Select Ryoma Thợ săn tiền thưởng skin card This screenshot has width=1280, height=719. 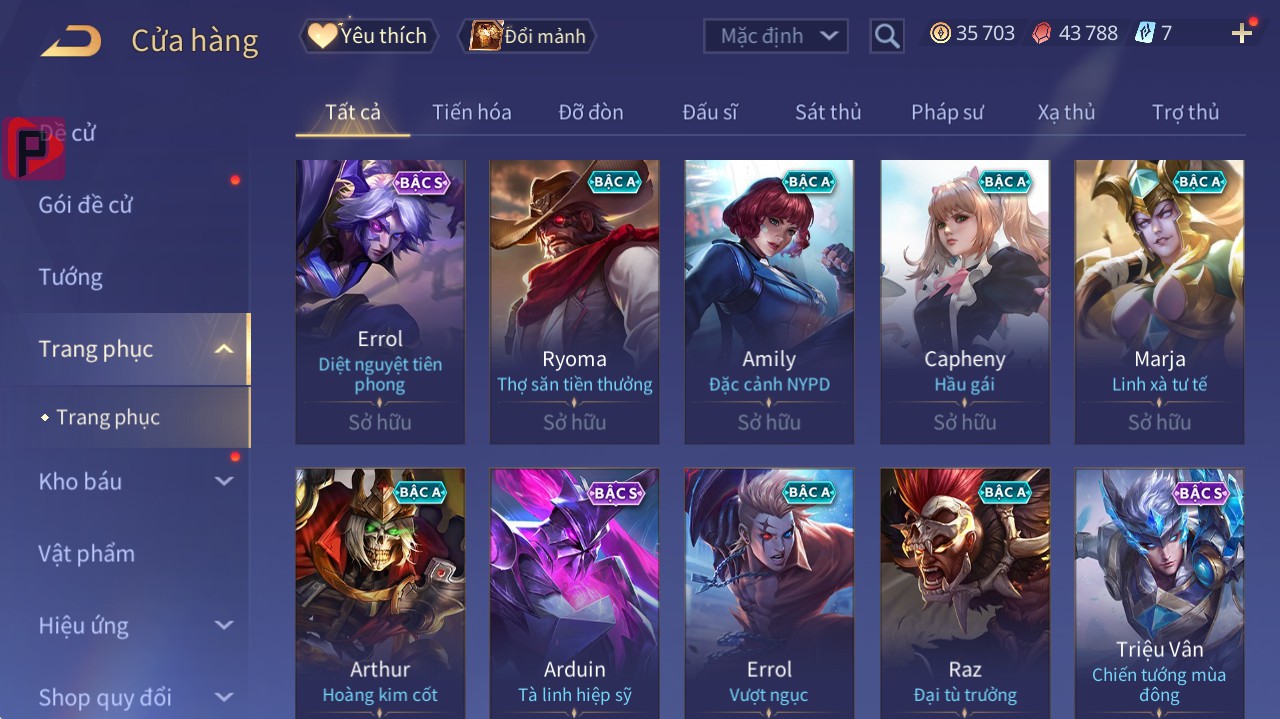click(574, 300)
